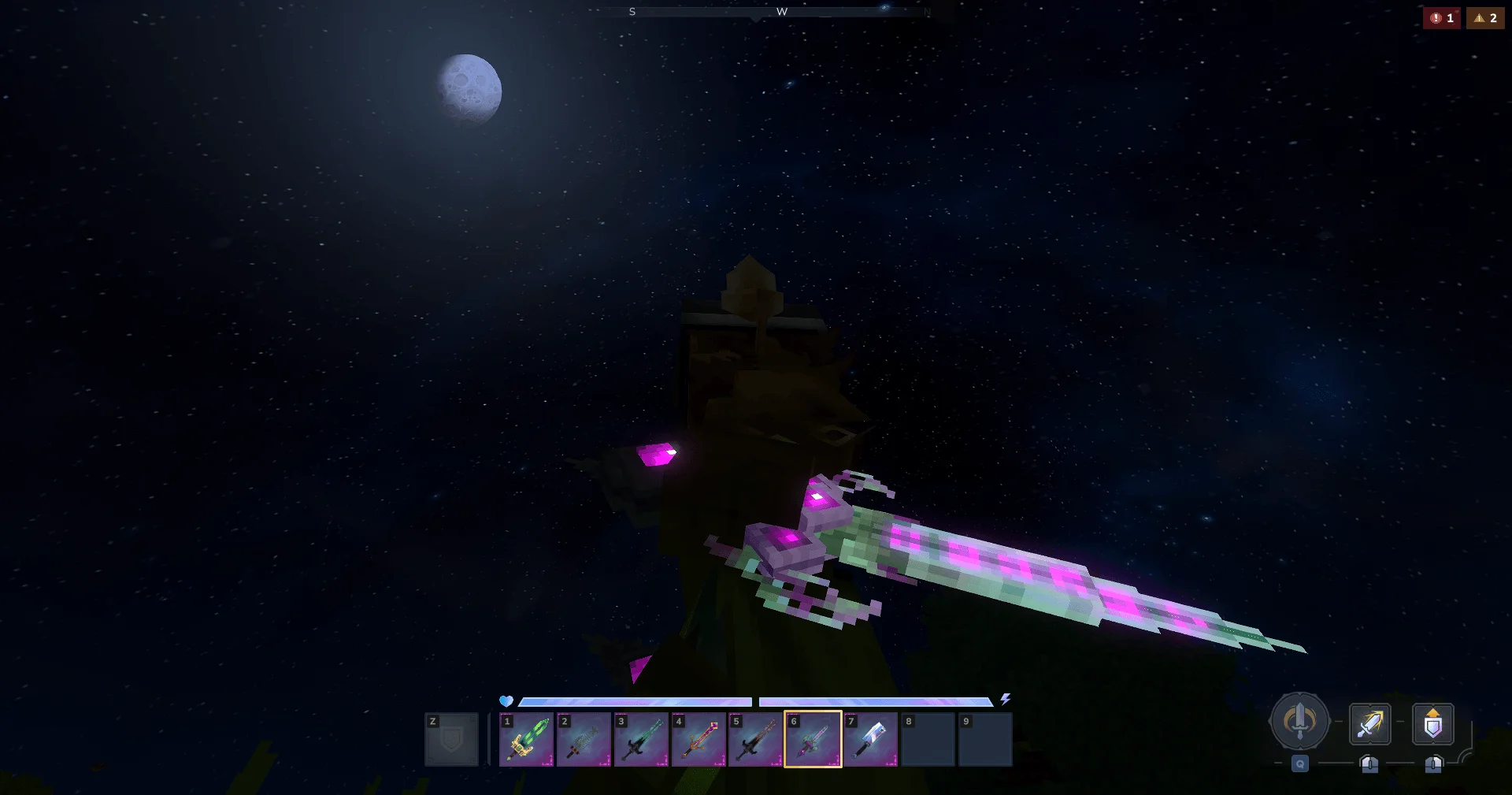This screenshot has height=795, width=1512.
Task: Open the yellow warning badge showing 2
Action: (x=1486, y=17)
